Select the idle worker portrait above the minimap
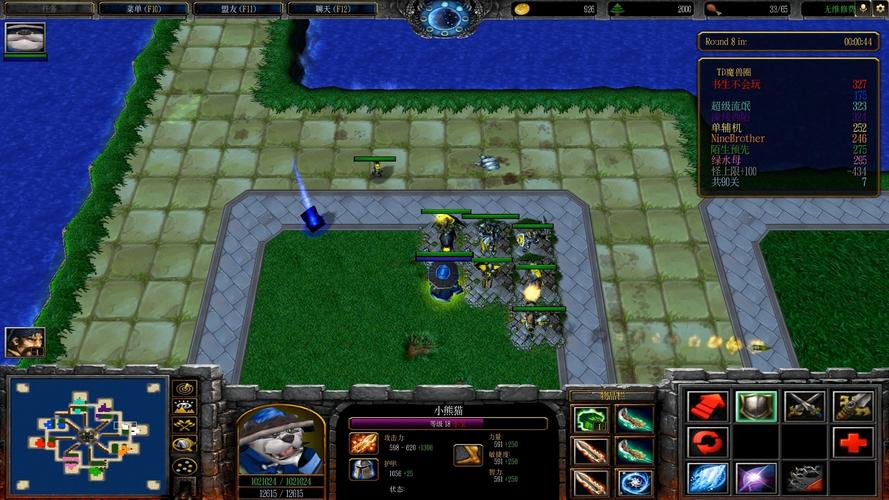The width and height of the screenshot is (889, 500). tap(24, 342)
